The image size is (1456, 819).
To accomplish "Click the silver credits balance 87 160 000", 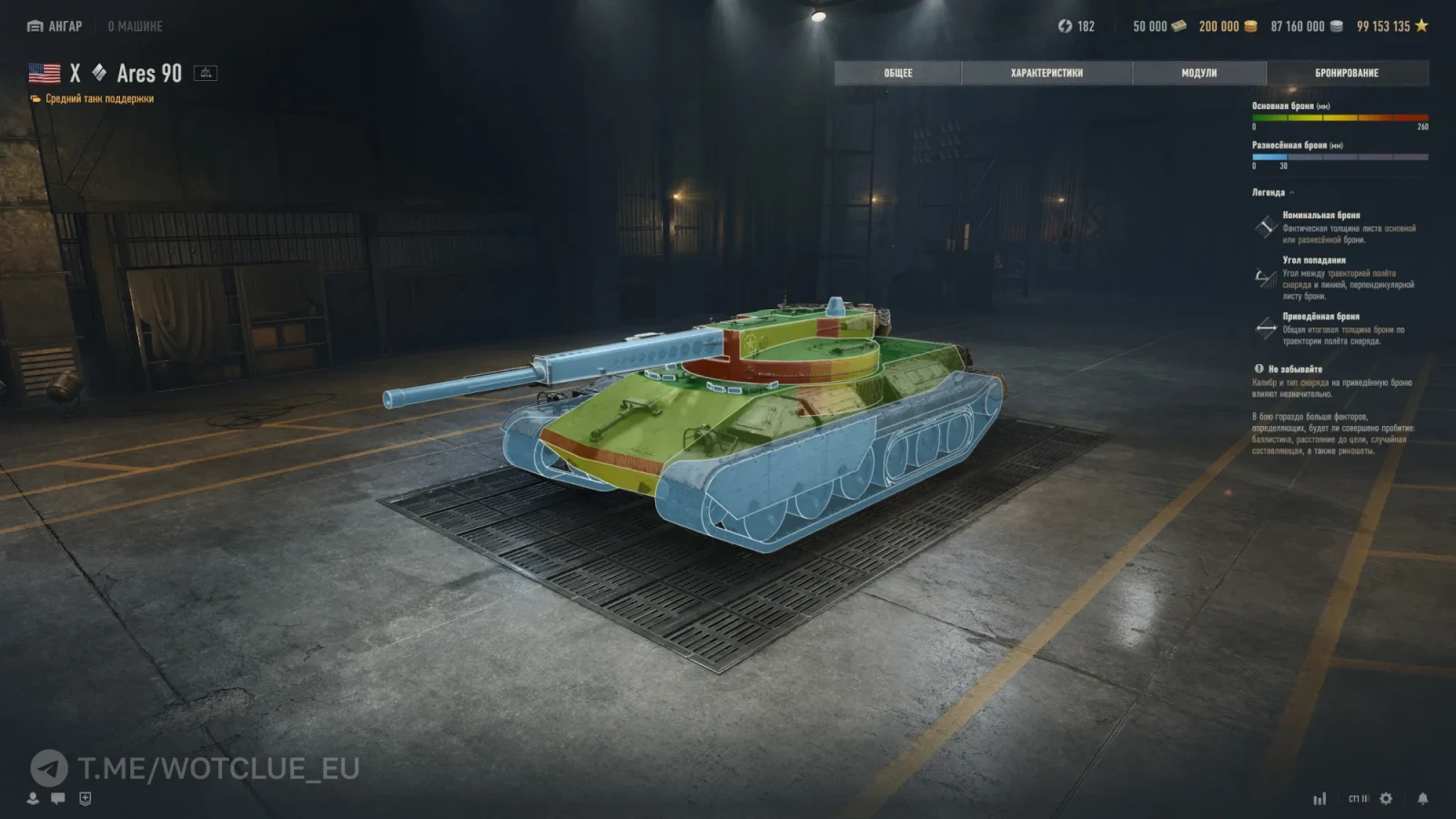I will tap(1306, 26).
